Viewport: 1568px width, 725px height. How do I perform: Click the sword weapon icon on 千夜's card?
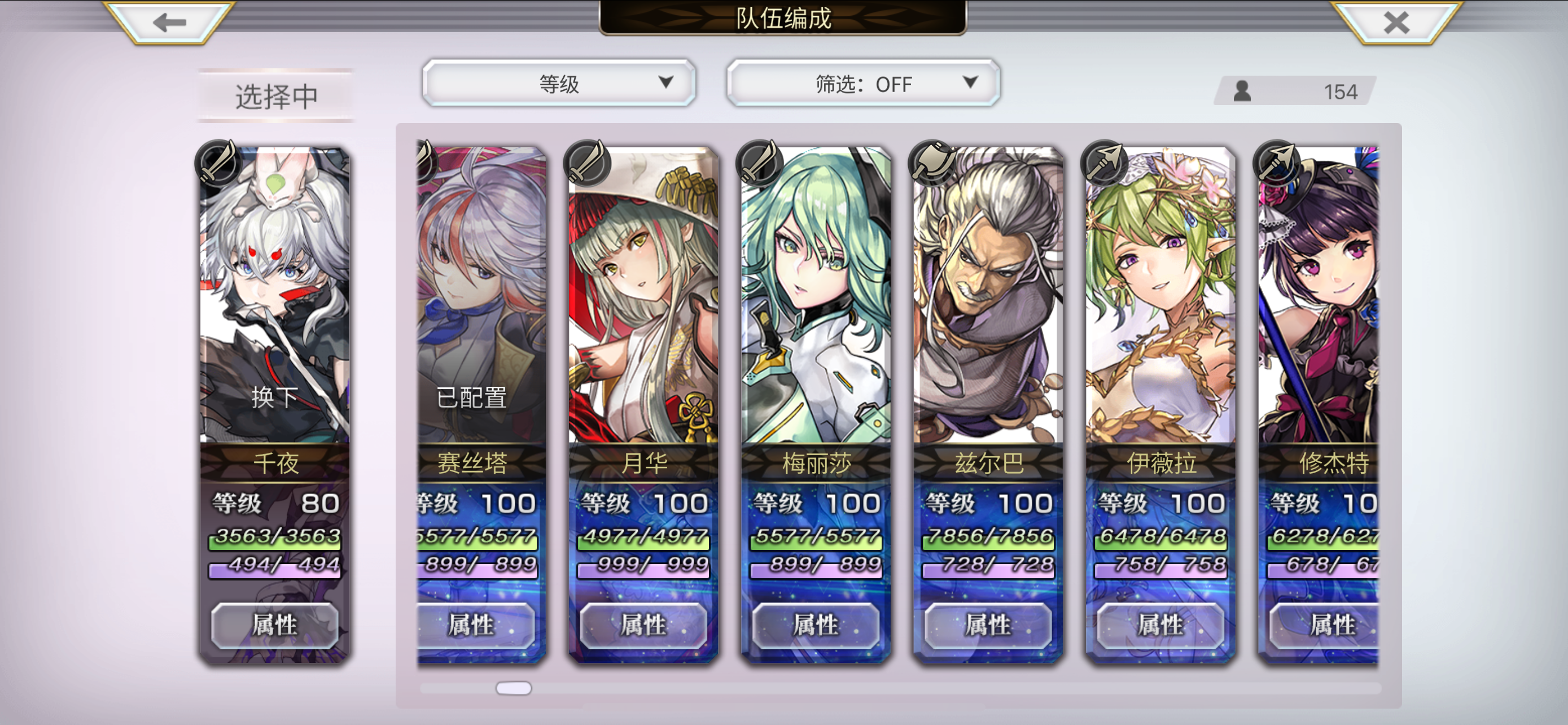[x=219, y=164]
